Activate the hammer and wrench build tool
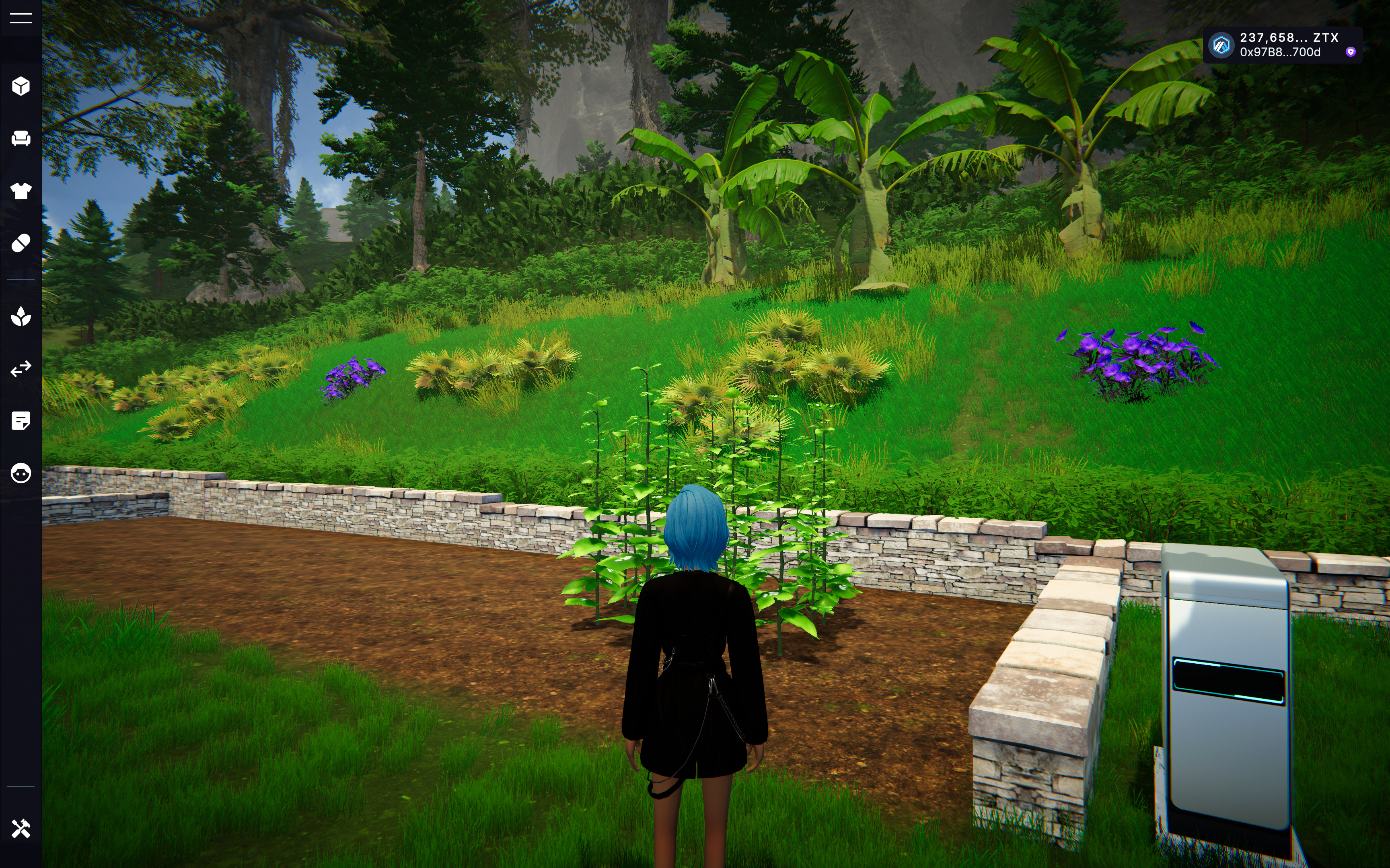 21,829
